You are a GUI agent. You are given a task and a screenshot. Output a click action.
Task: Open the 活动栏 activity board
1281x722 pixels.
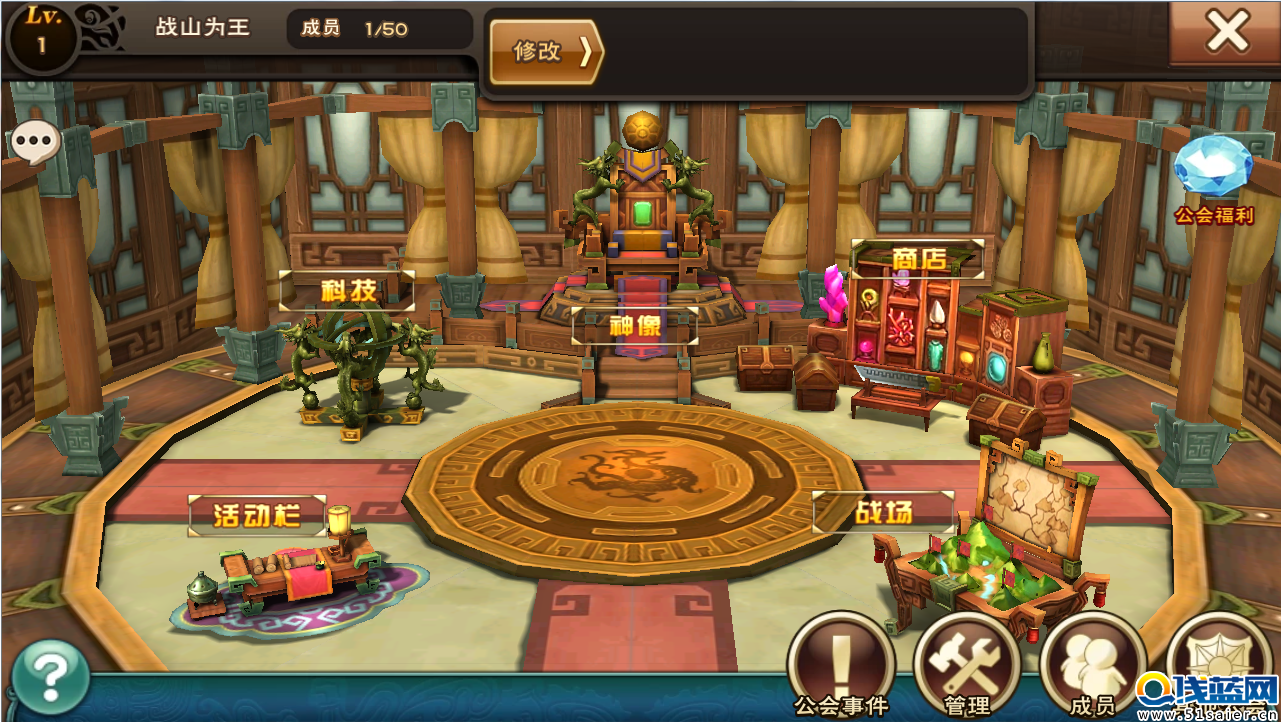click(258, 514)
